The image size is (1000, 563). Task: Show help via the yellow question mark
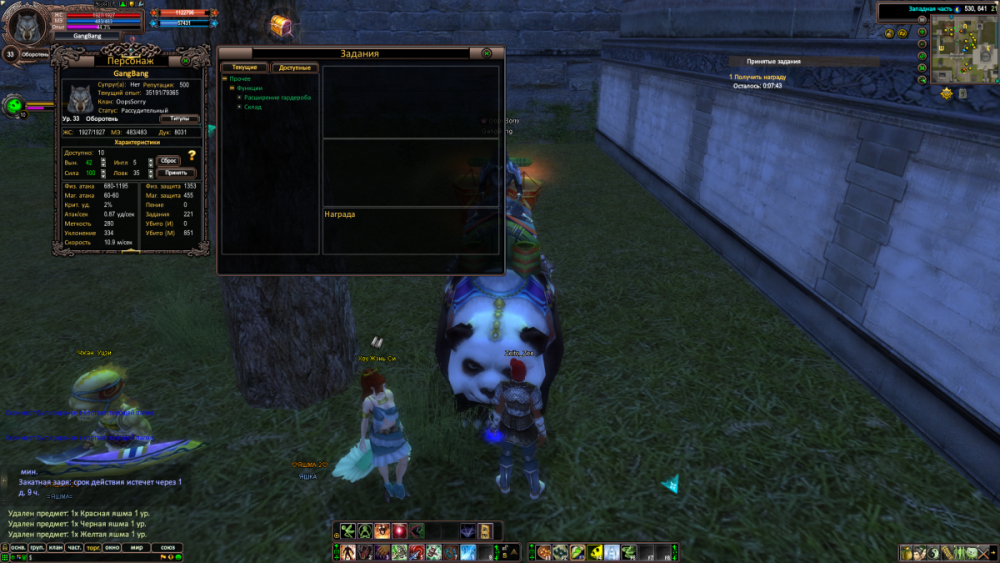tap(191, 156)
